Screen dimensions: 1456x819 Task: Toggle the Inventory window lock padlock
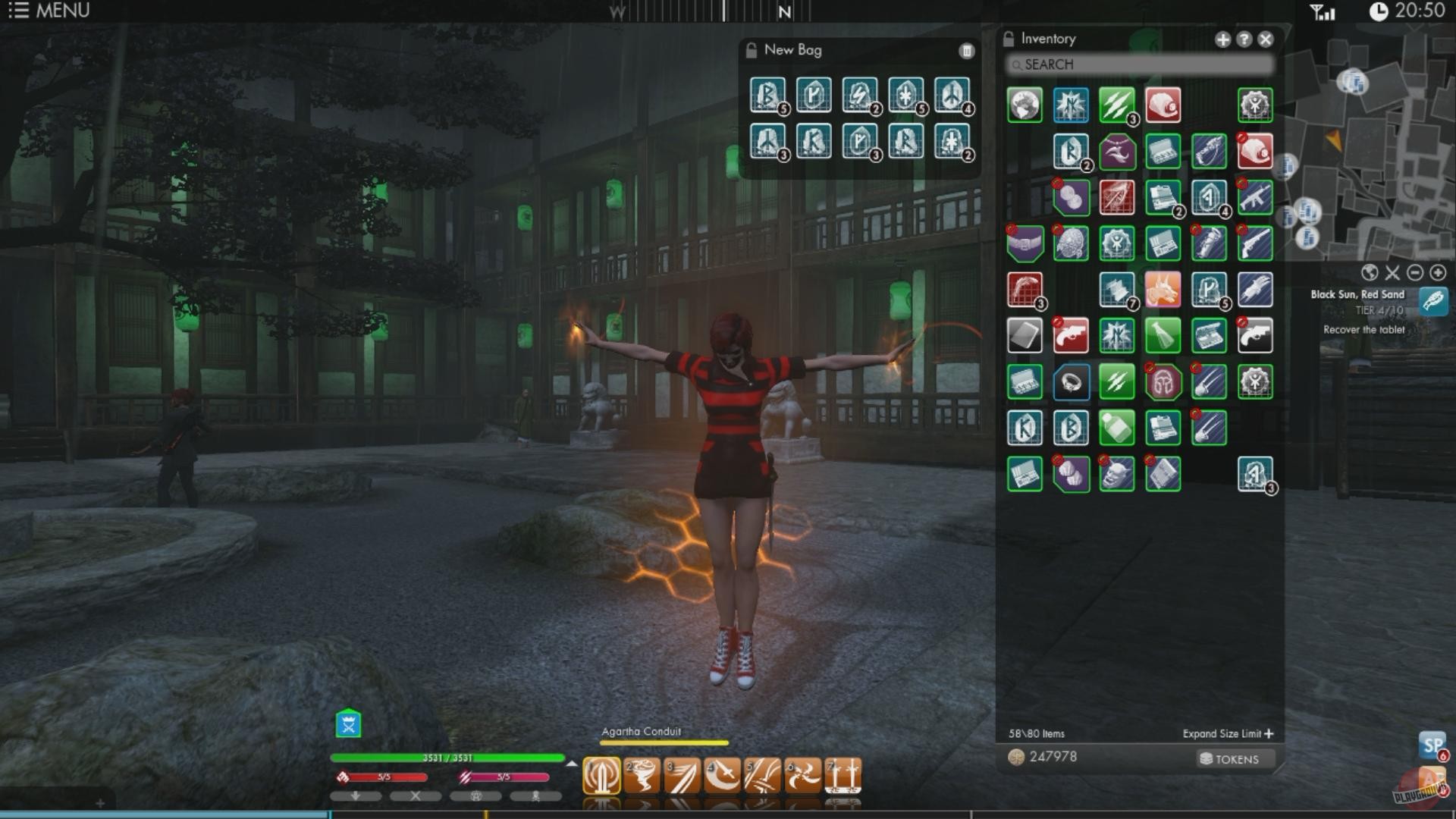[x=1009, y=38]
